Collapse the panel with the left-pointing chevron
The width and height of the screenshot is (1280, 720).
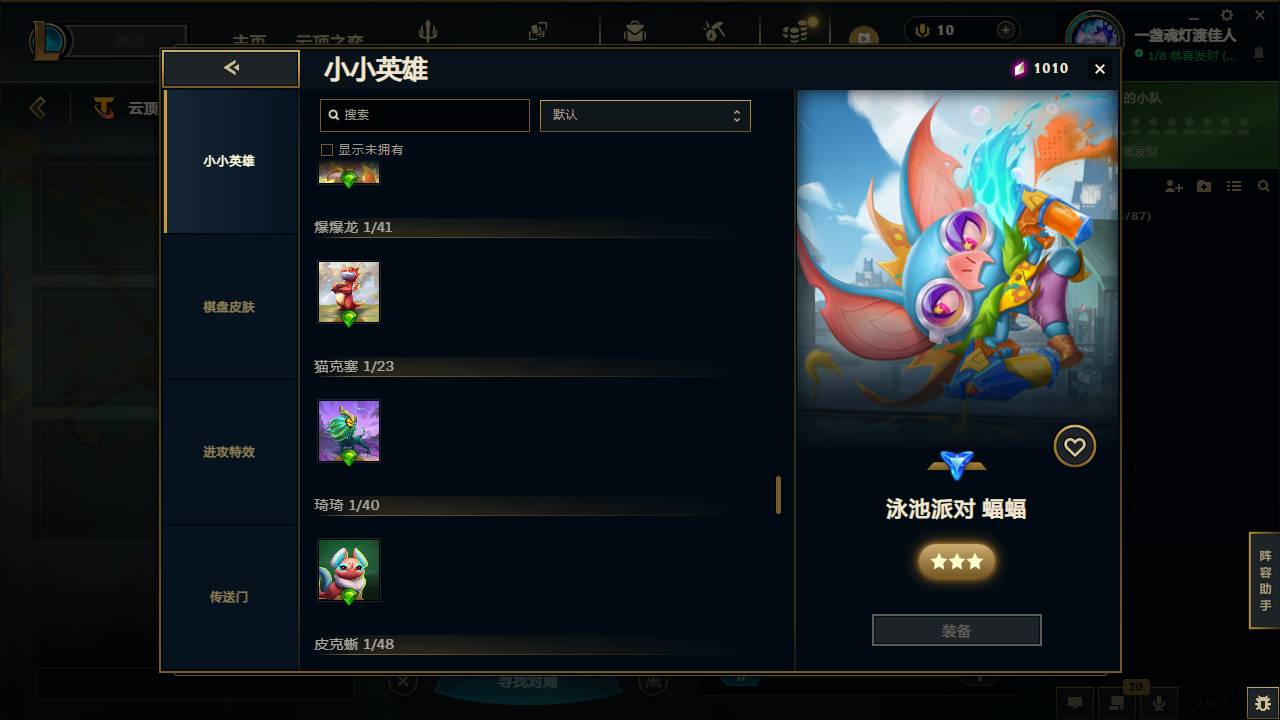pyautogui.click(x=231, y=68)
